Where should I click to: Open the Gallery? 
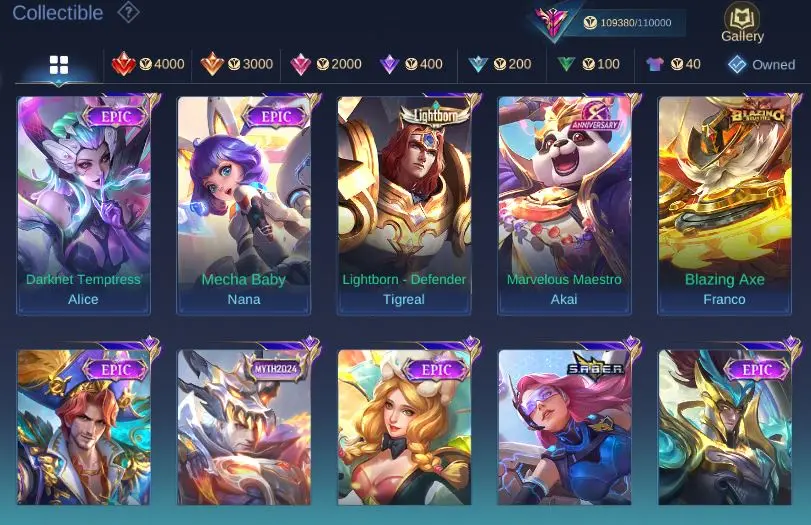click(742, 22)
